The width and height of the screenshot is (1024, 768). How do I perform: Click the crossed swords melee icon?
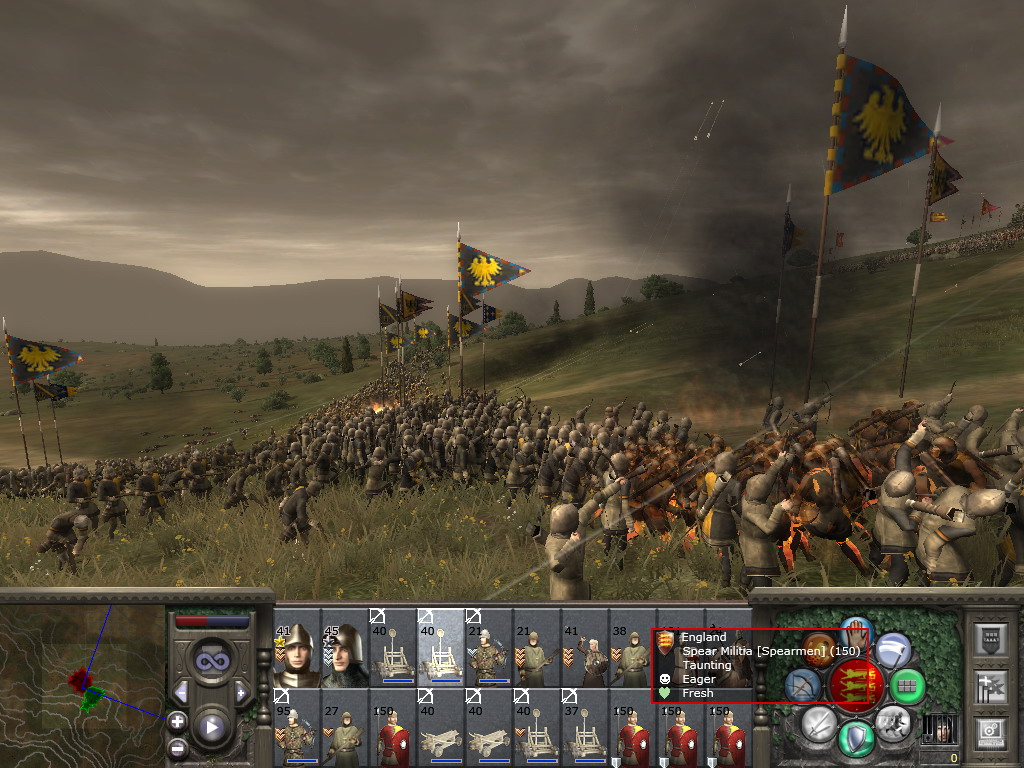pyautogui.click(x=819, y=722)
